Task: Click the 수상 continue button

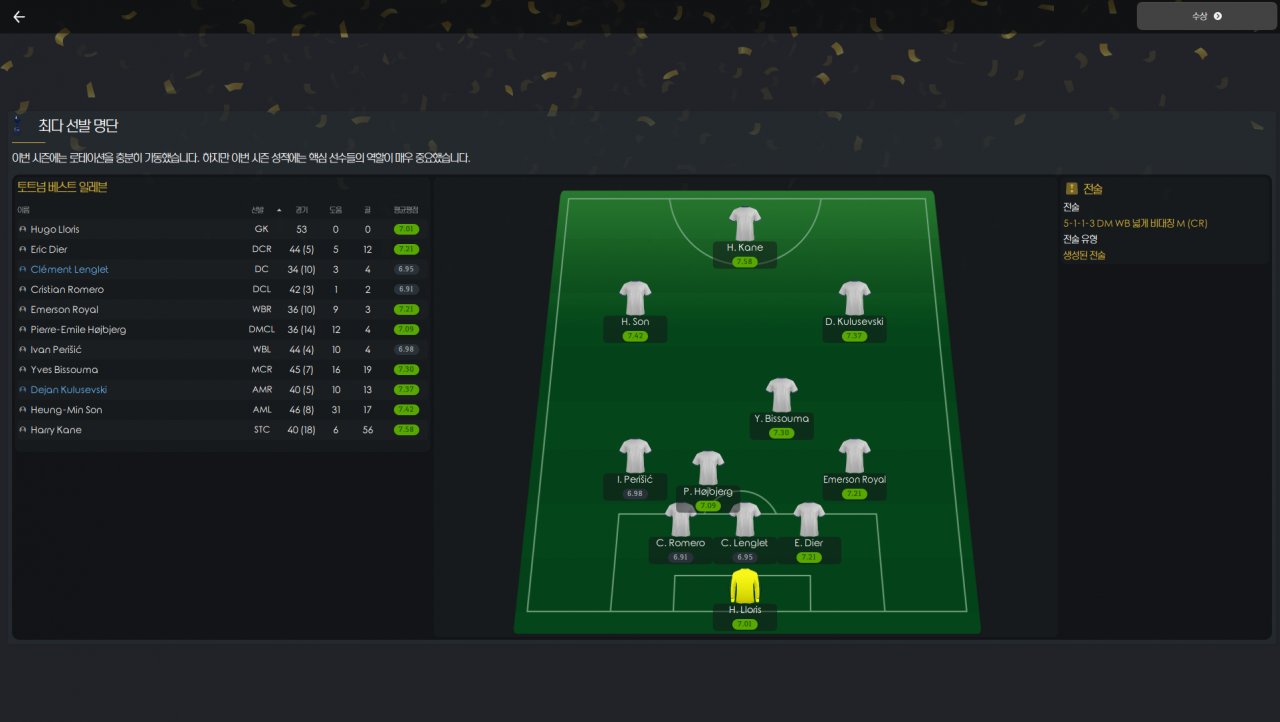Action: [1206, 16]
